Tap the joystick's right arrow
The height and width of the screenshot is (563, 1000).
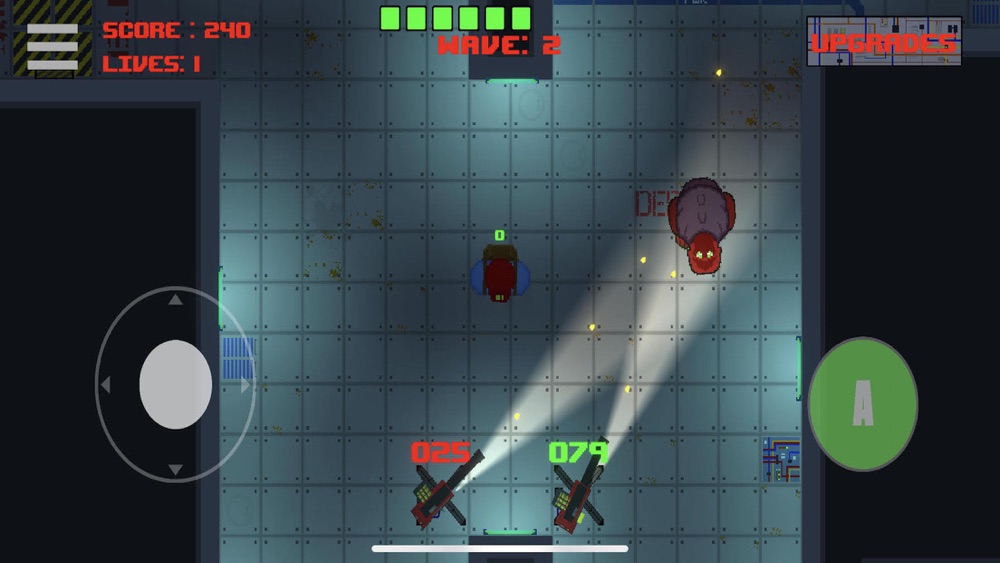(245, 385)
